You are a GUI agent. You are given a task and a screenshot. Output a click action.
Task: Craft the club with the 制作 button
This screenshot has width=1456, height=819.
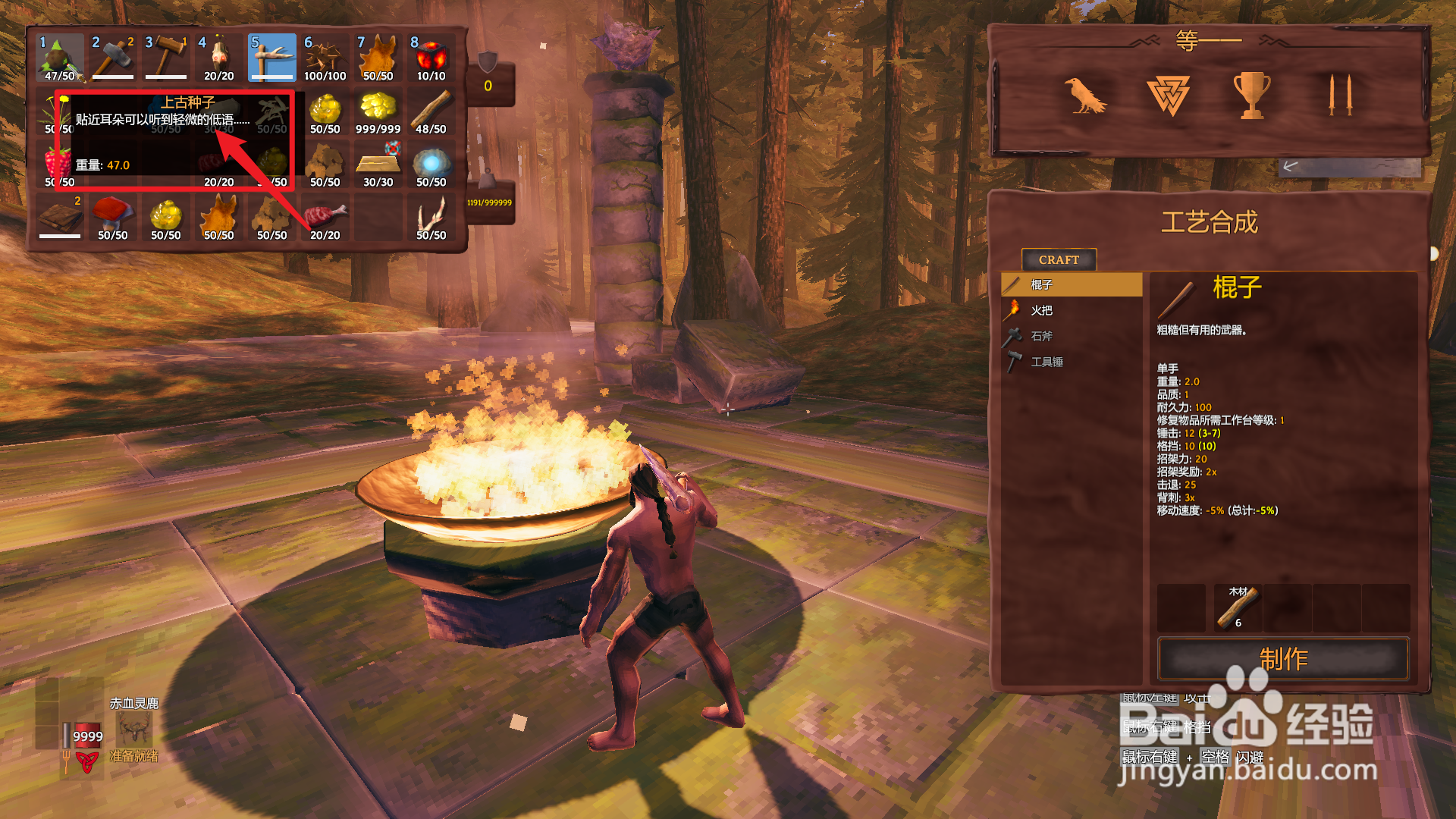click(x=1282, y=658)
